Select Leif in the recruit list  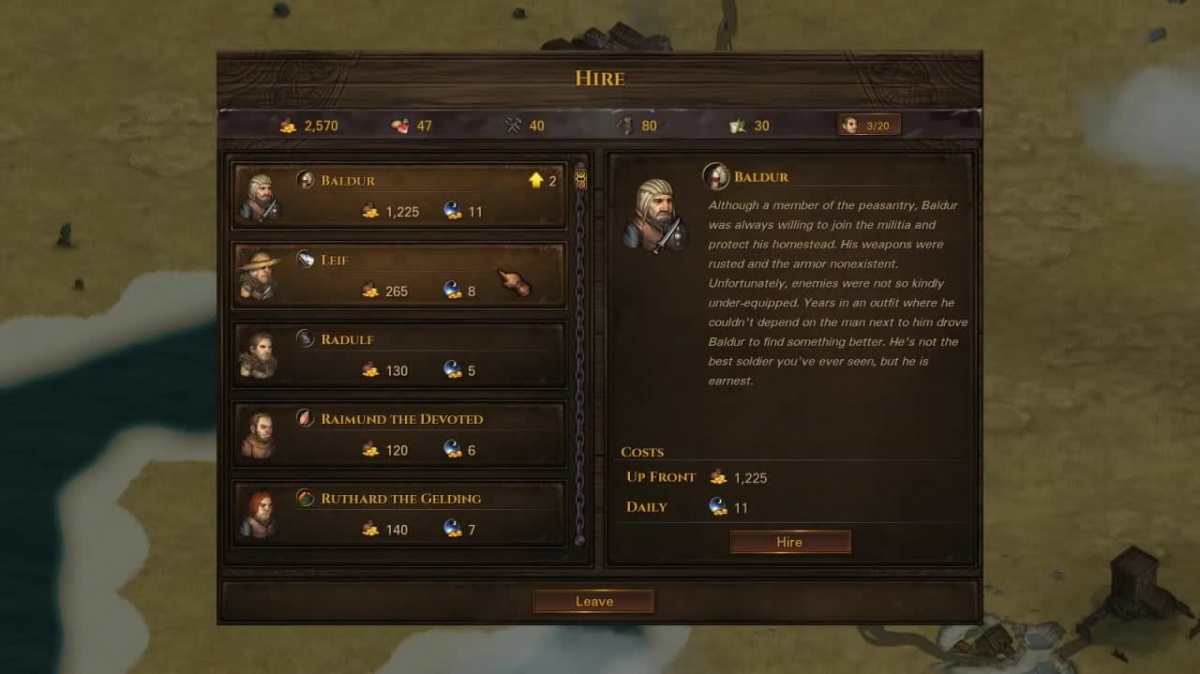point(400,275)
